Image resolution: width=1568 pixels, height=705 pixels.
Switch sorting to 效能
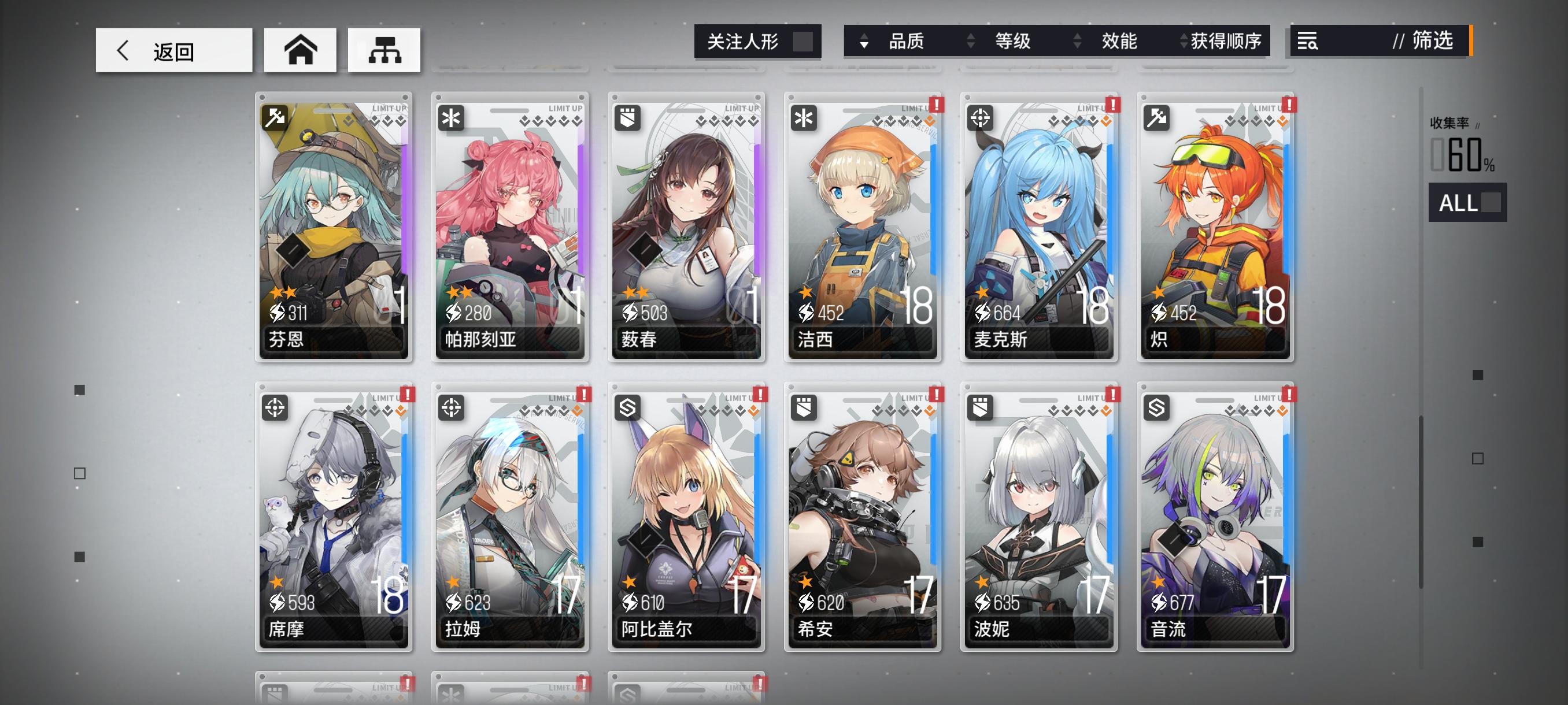[1120, 42]
